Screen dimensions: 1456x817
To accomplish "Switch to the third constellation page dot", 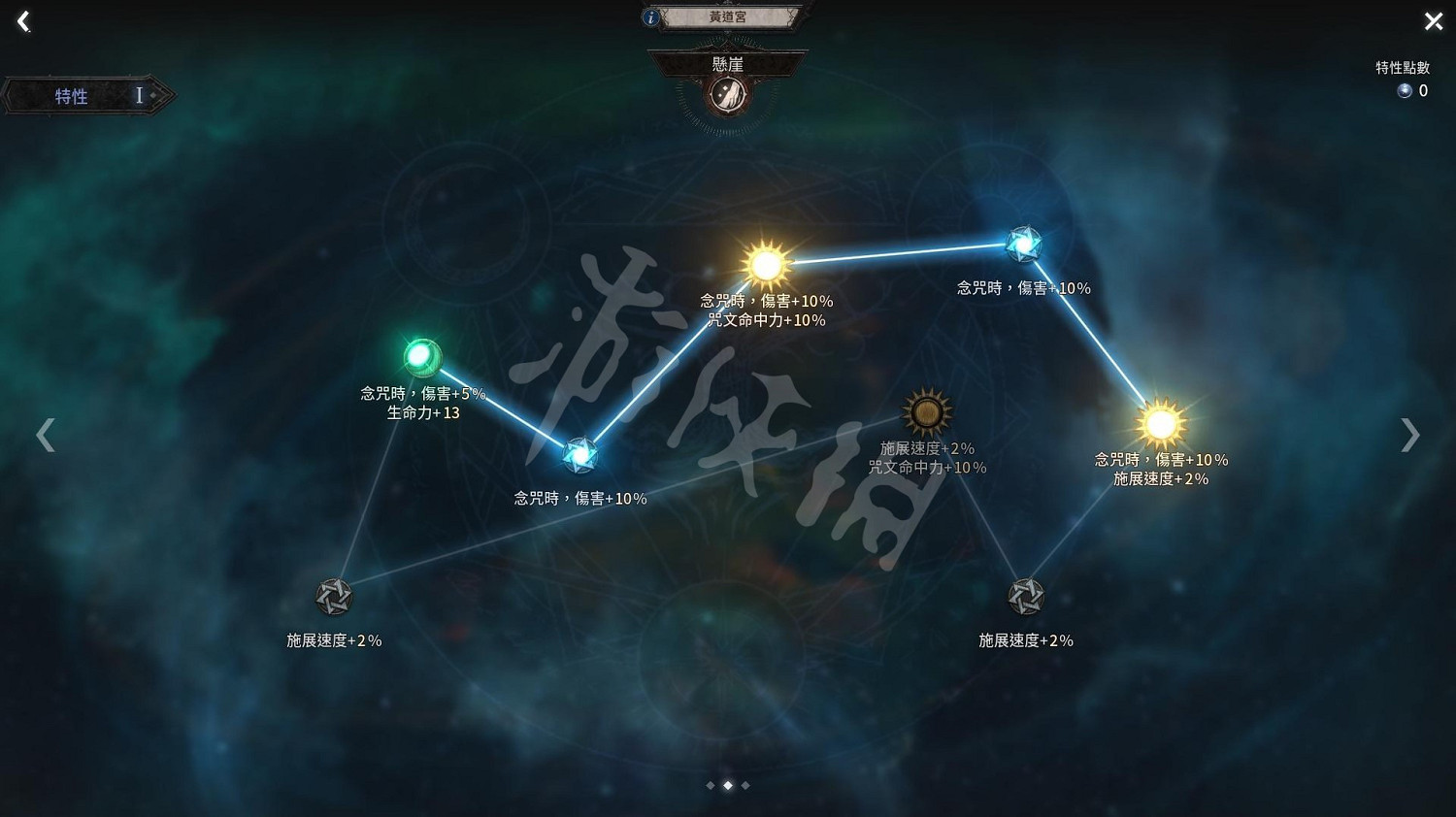I will click(x=744, y=785).
